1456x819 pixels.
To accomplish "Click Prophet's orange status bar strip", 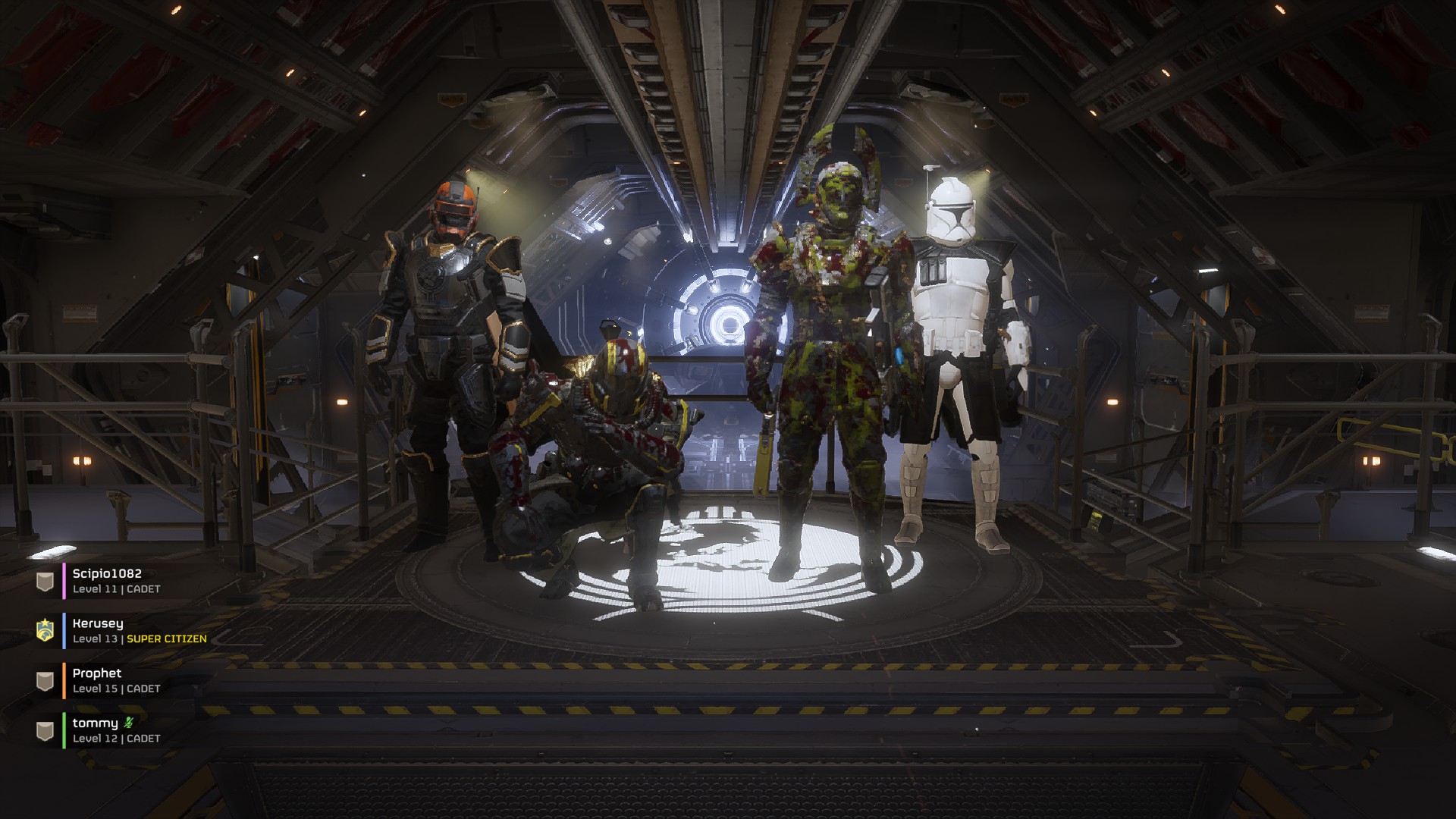I will coord(64,682).
